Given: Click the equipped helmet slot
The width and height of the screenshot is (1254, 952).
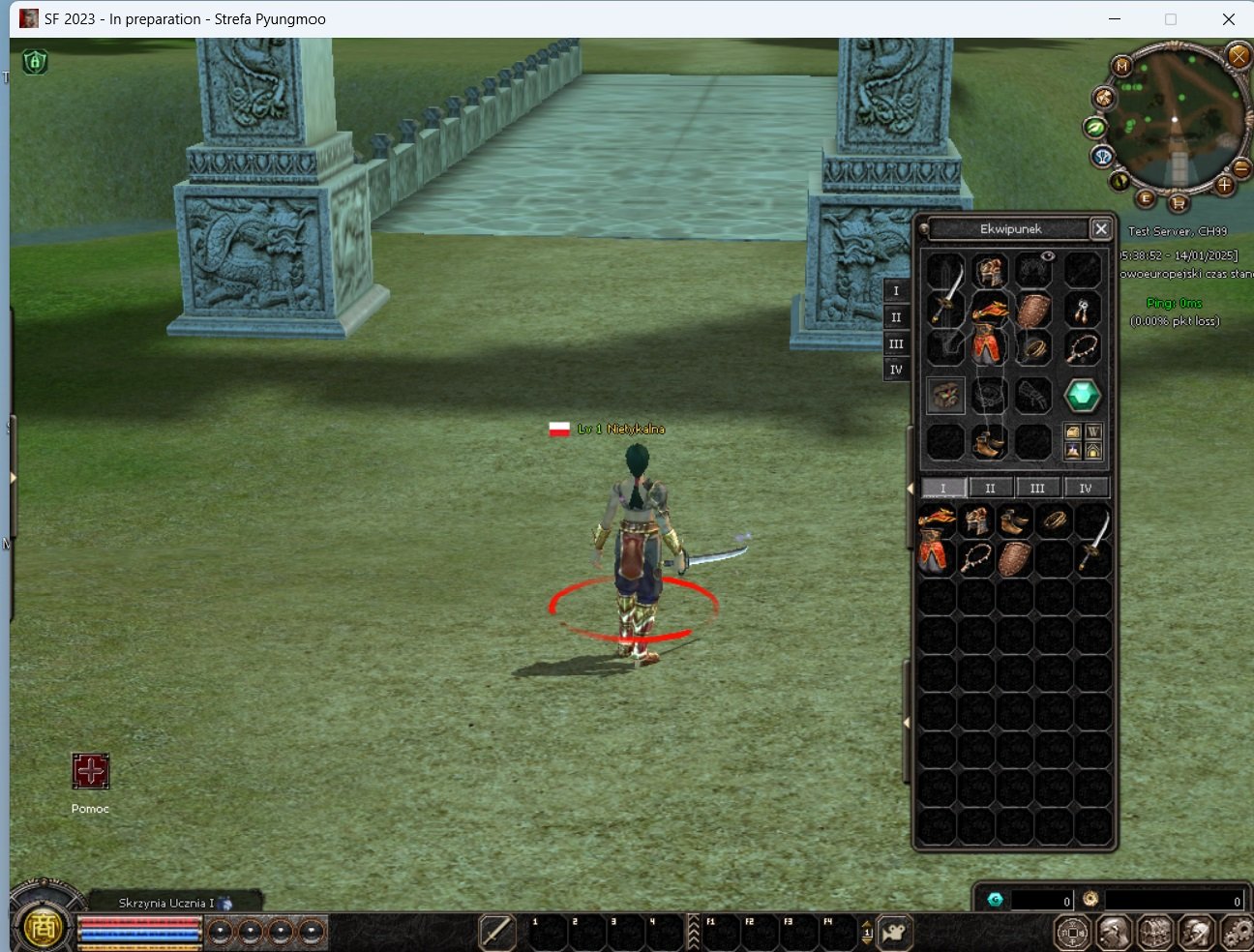Looking at the screenshot, I should click(989, 272).
